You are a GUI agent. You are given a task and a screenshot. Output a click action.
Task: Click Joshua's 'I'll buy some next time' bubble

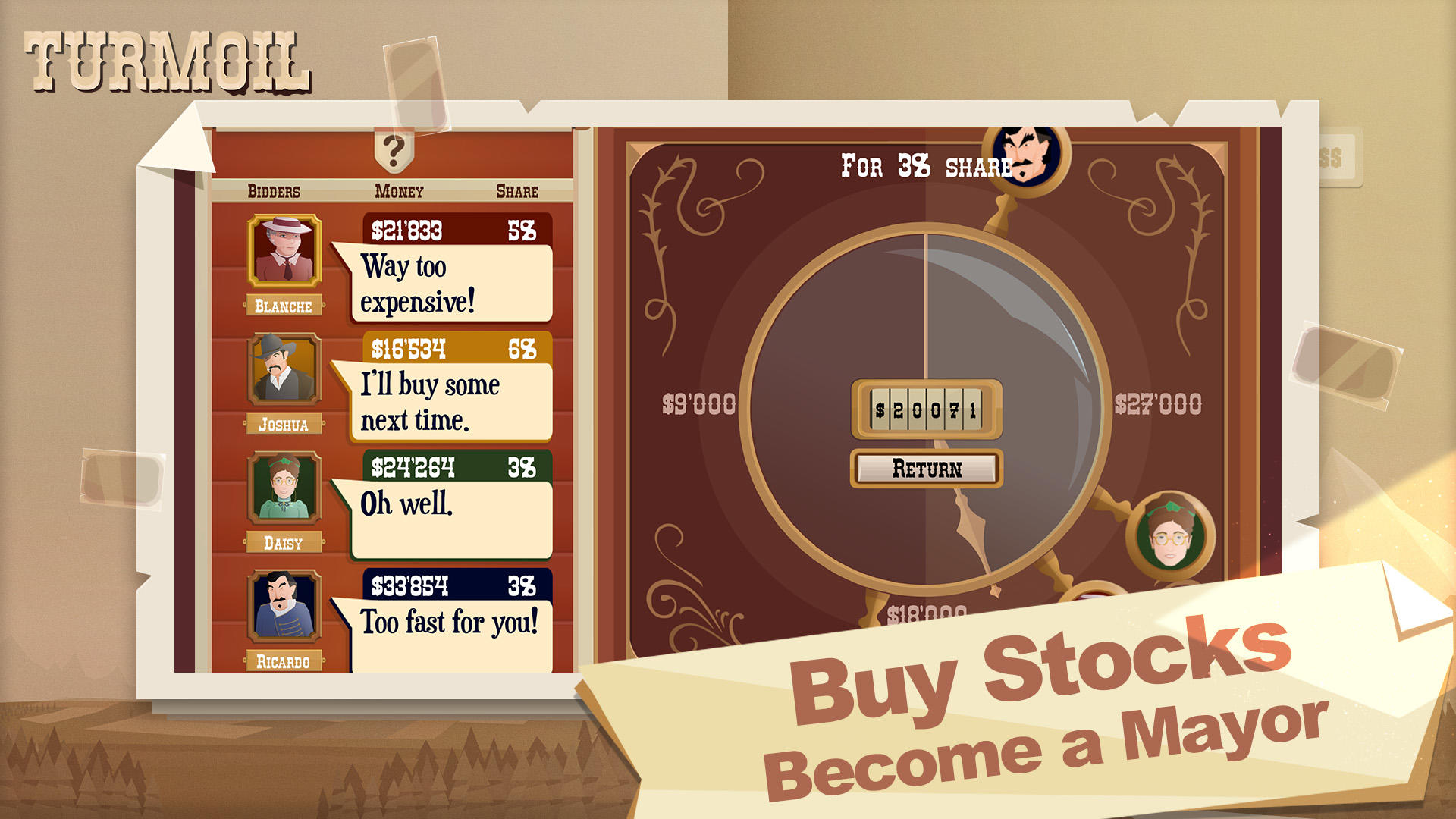point(447,403)
